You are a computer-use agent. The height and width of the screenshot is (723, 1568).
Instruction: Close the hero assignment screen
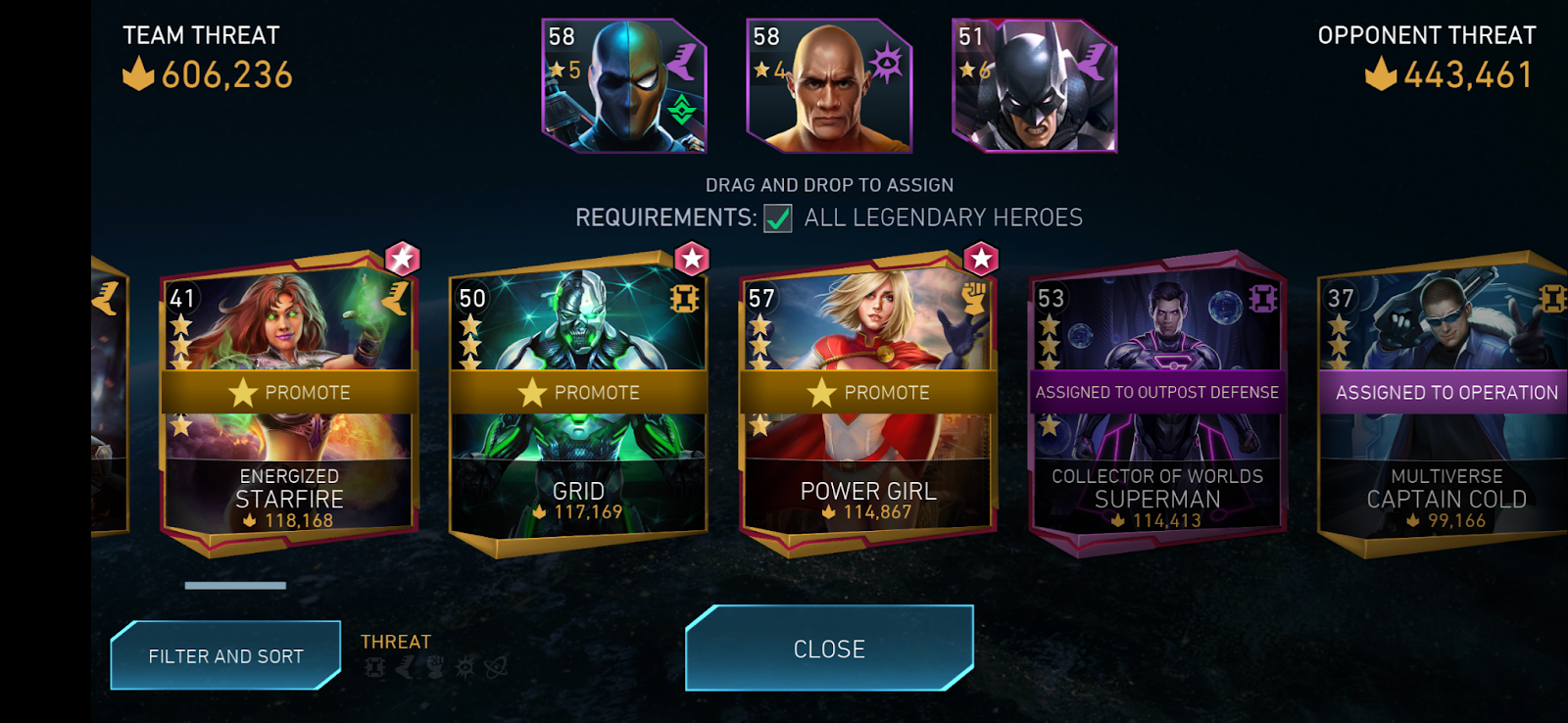829,649
